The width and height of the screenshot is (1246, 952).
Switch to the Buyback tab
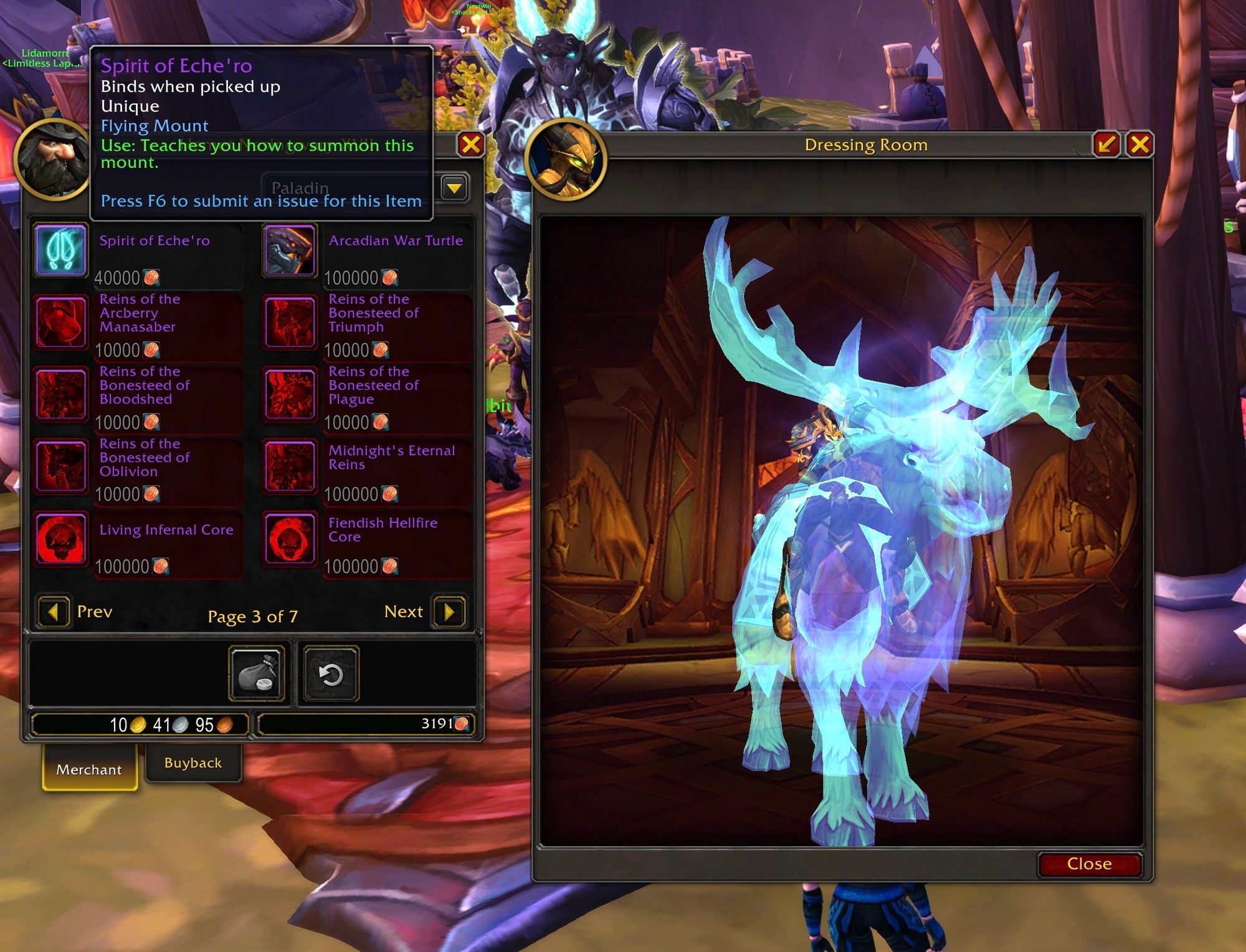pos(193,763)
